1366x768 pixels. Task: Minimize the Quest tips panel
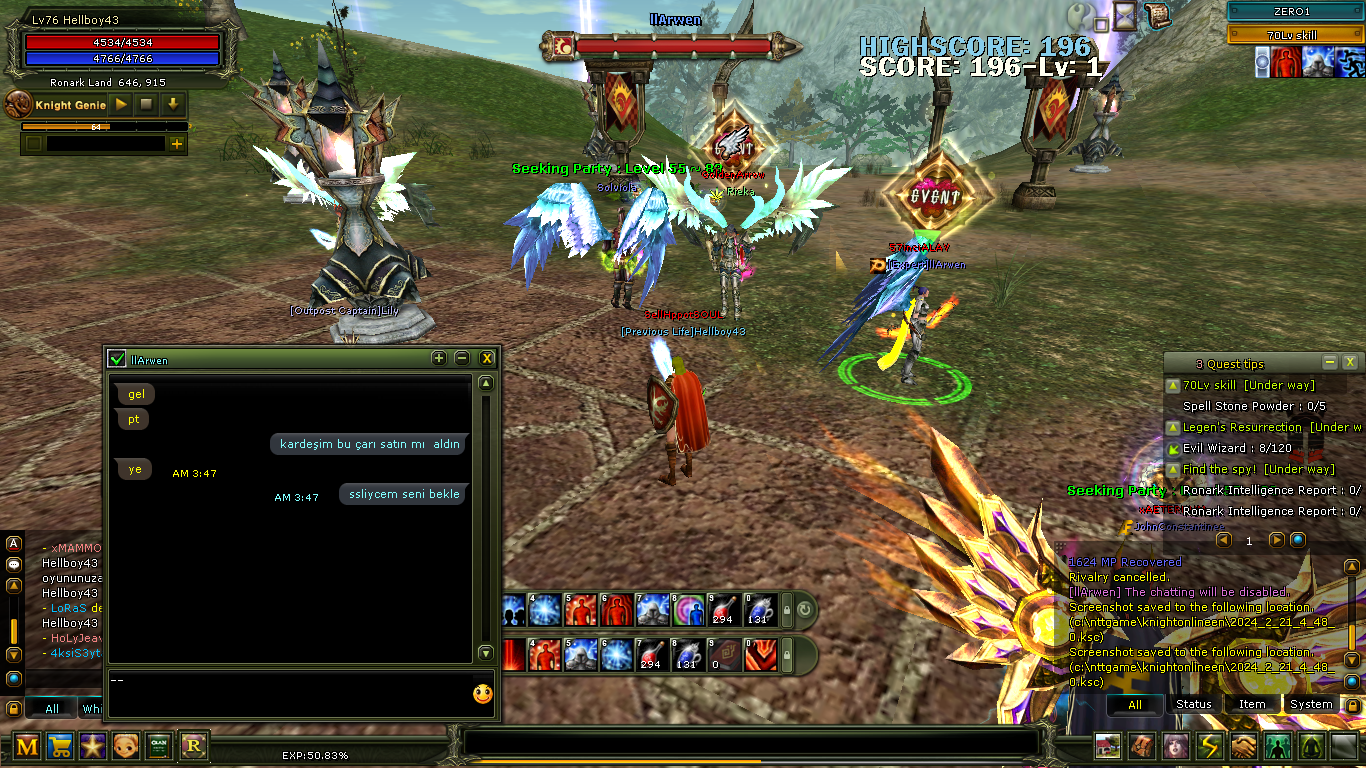[x=1329, y=362]
